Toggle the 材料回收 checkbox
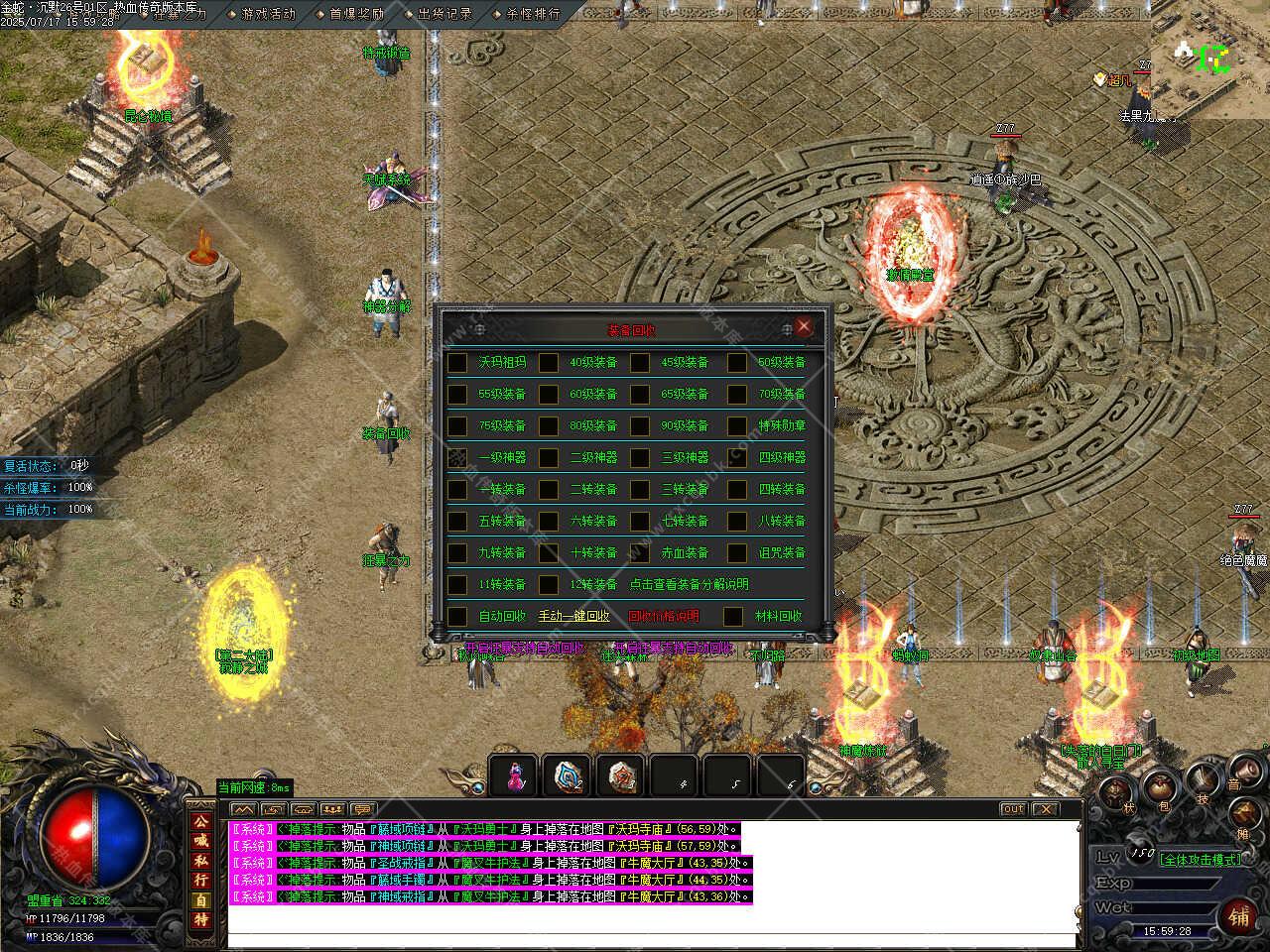Image resolution: width=1270 pixels, height=952 pixels. (732, 617)
